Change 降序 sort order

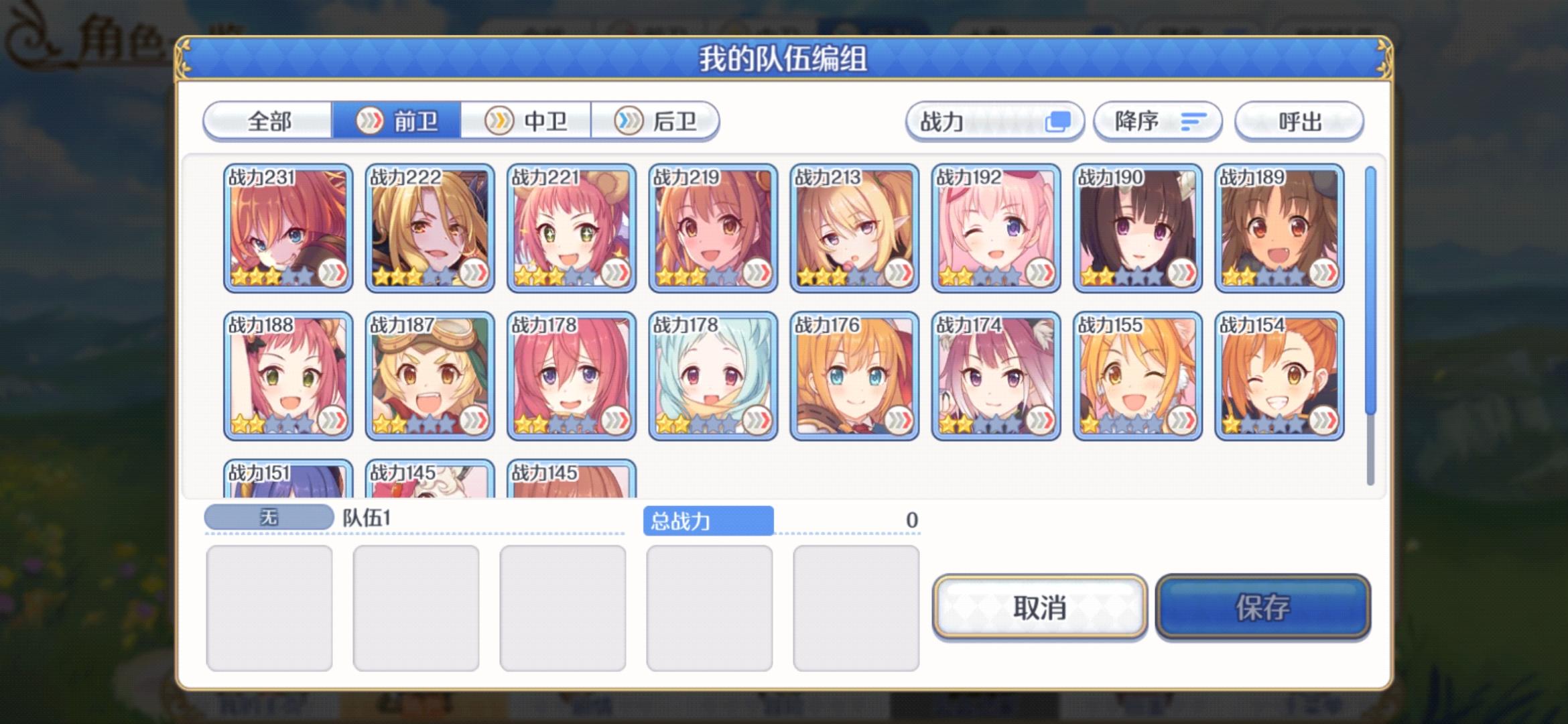[1158, 121]
